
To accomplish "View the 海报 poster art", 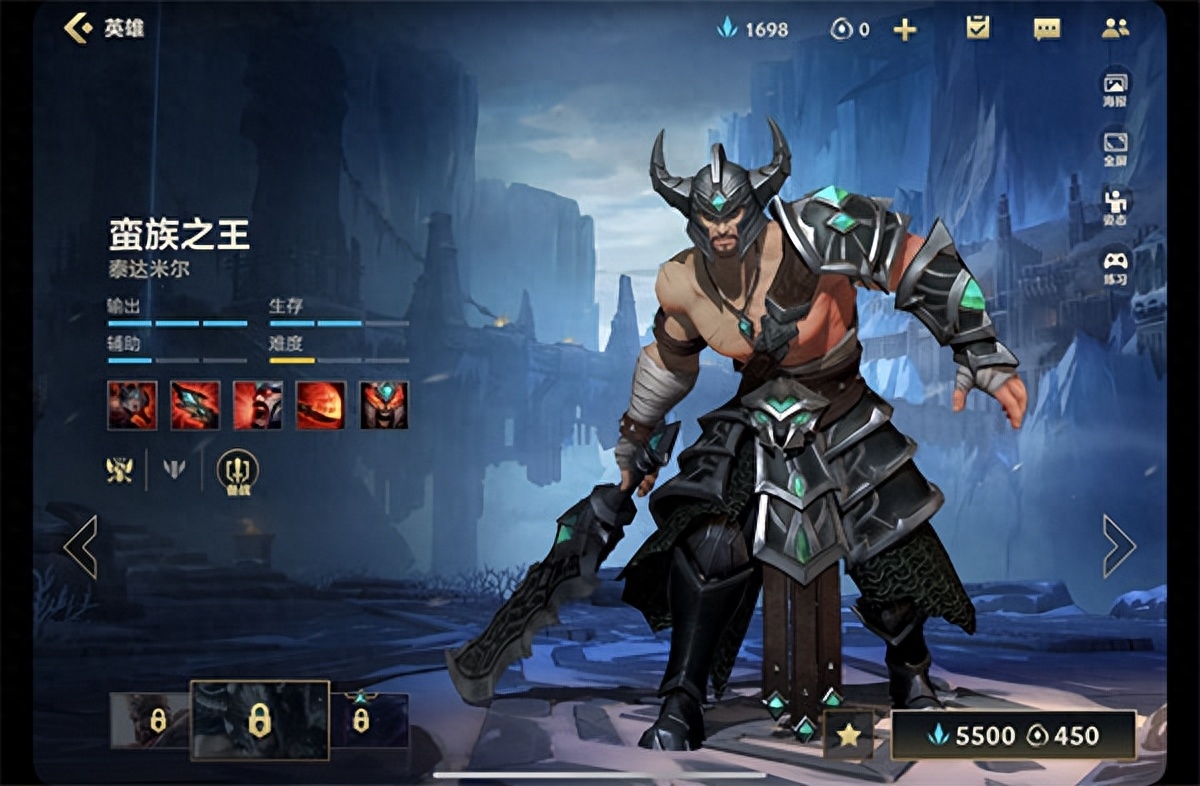I will point(1115,88).
